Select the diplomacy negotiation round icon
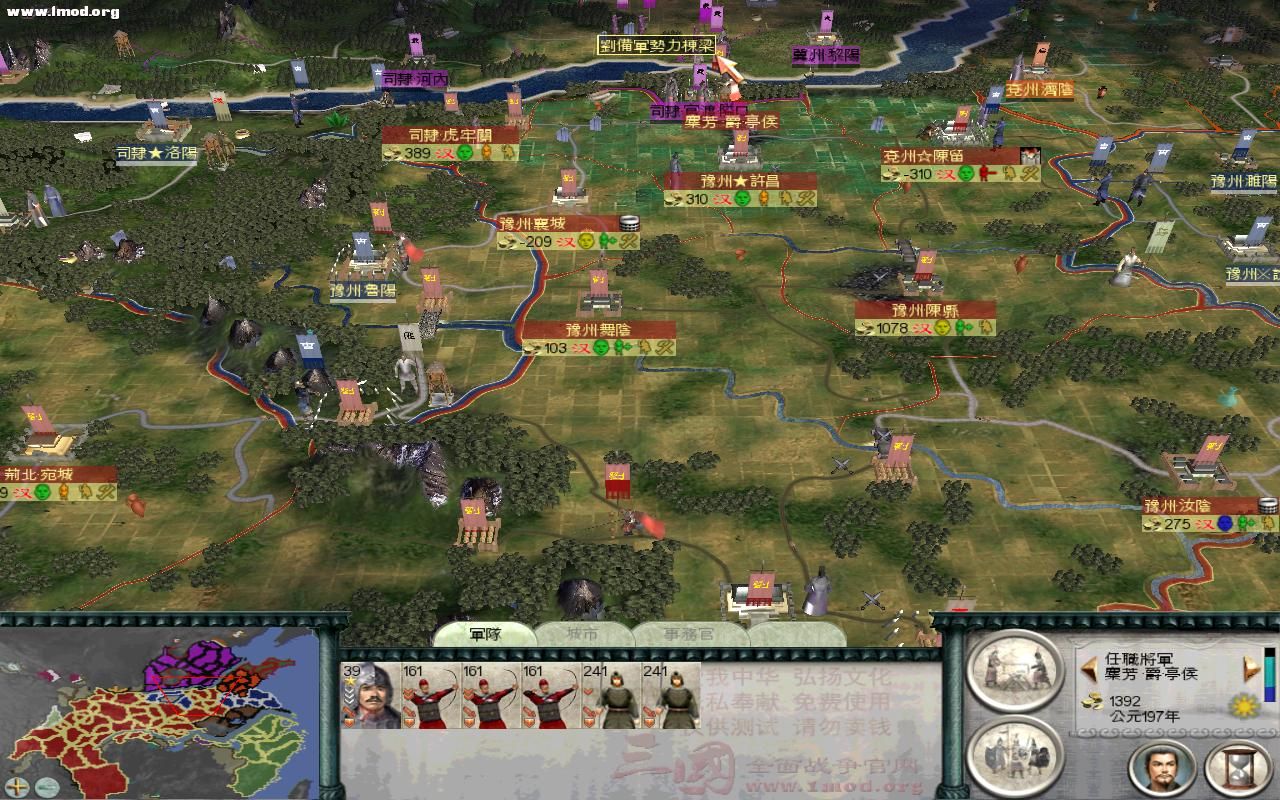The image size is (1280, 800). click(x=1015, y=672)
